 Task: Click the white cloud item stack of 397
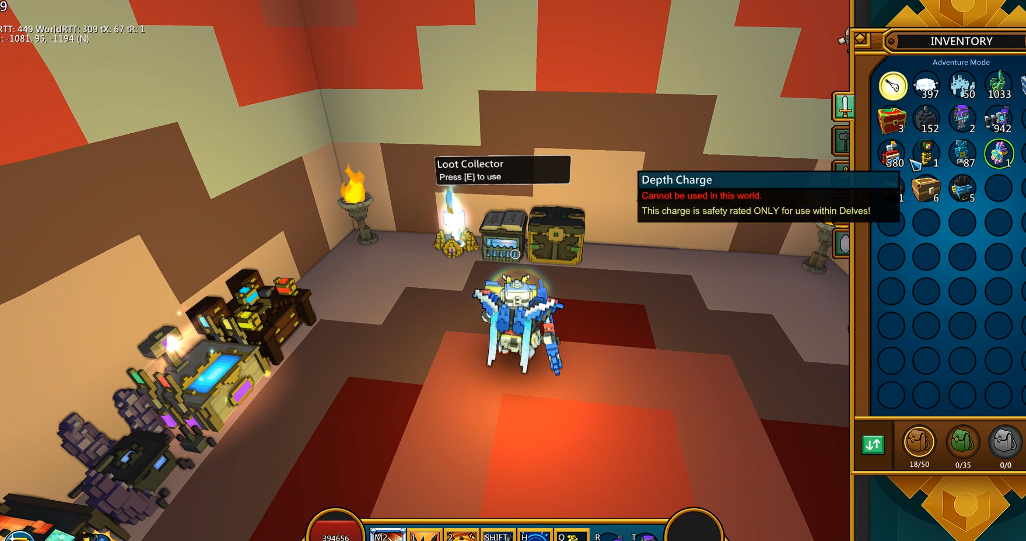[927, 86]
